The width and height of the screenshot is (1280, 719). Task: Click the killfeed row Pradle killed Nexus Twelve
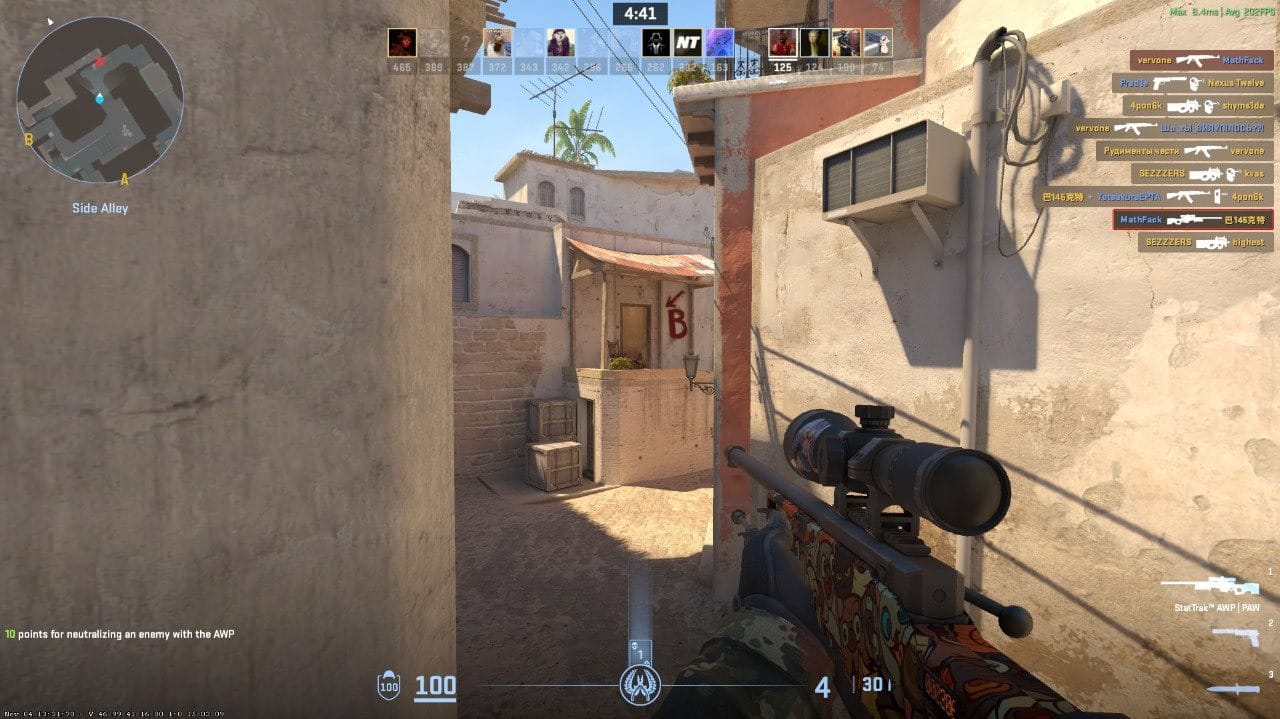(1190, 83)
